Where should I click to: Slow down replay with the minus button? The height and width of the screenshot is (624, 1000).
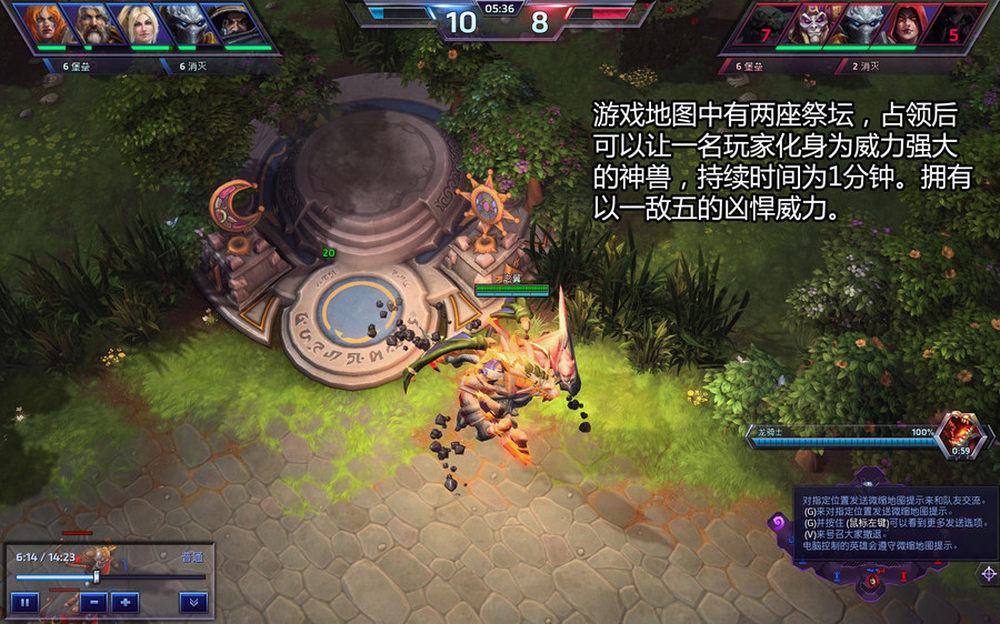[93, 602]
